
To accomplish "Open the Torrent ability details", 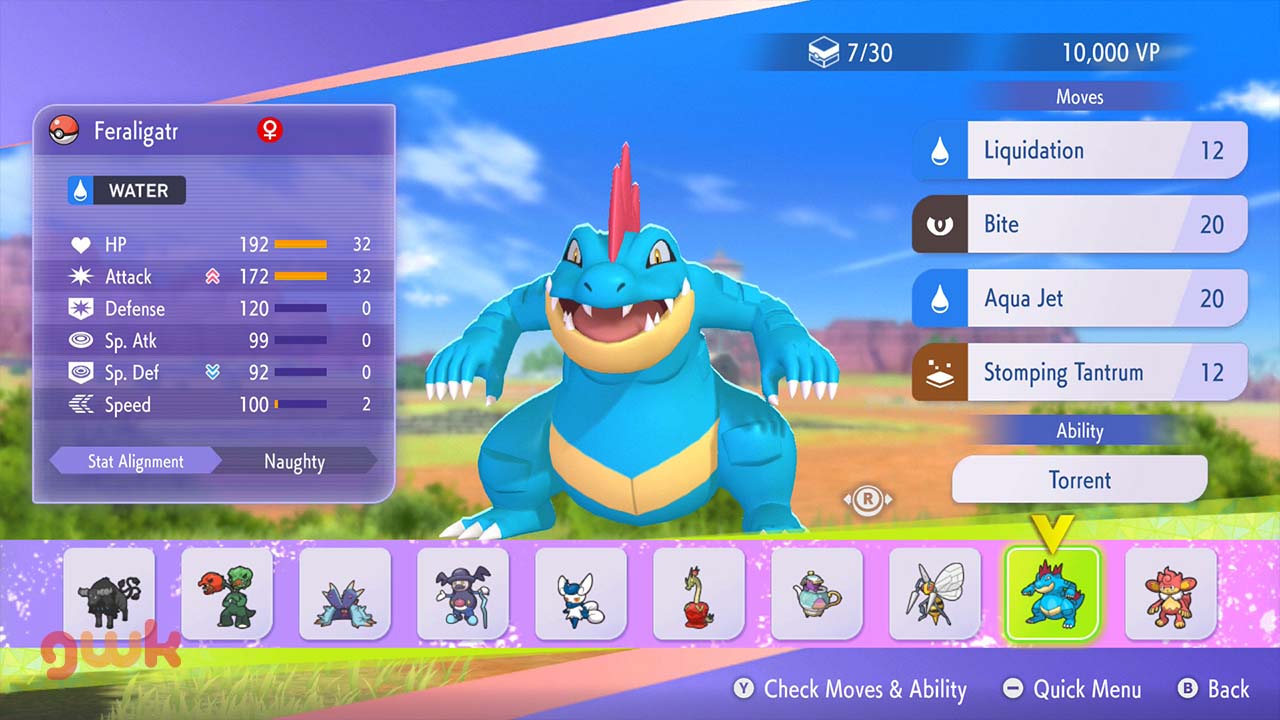I will [x=1080, y=480].
